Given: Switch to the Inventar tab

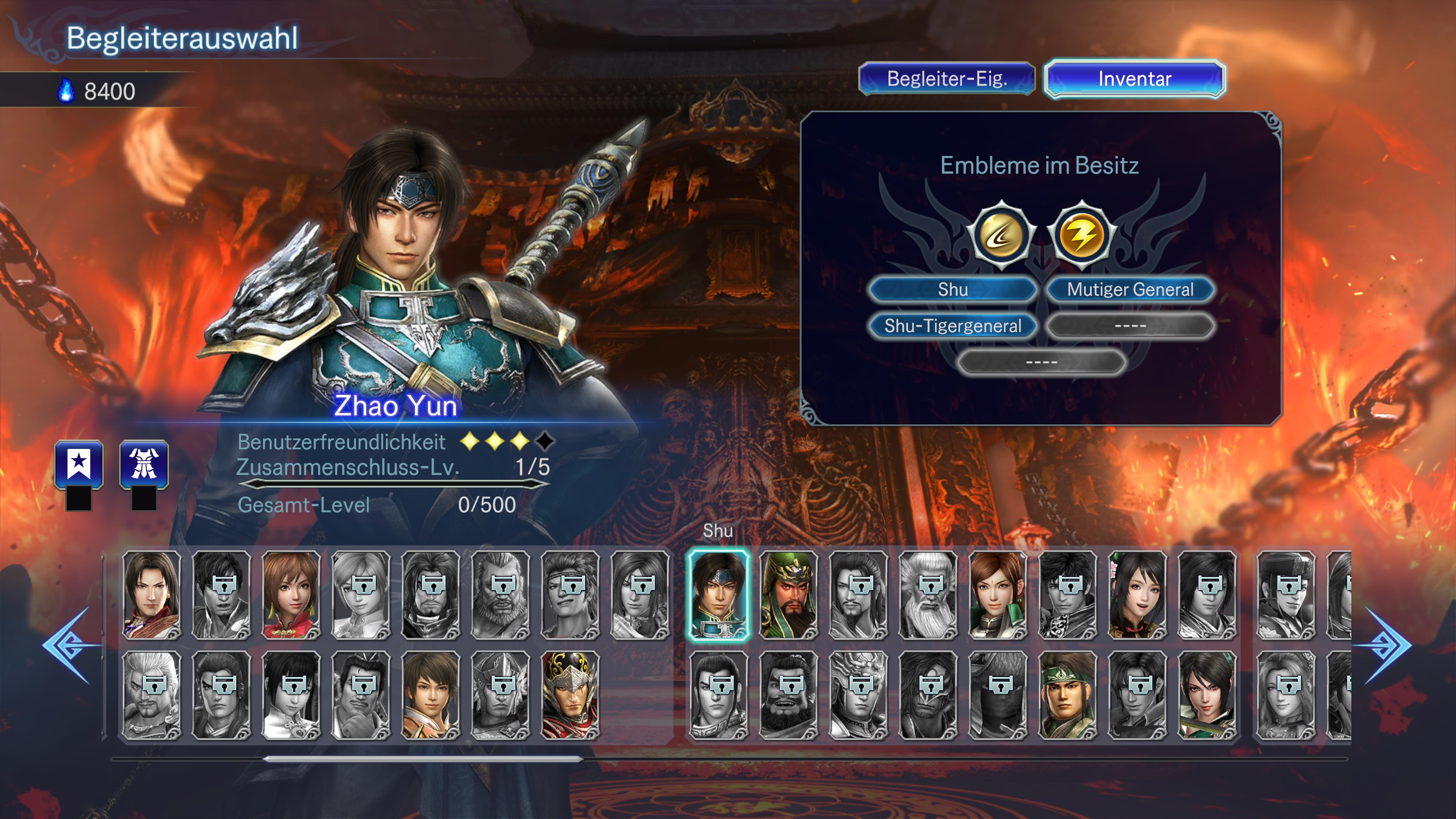Looking at the screenshot, I should tap(1134, 78).
